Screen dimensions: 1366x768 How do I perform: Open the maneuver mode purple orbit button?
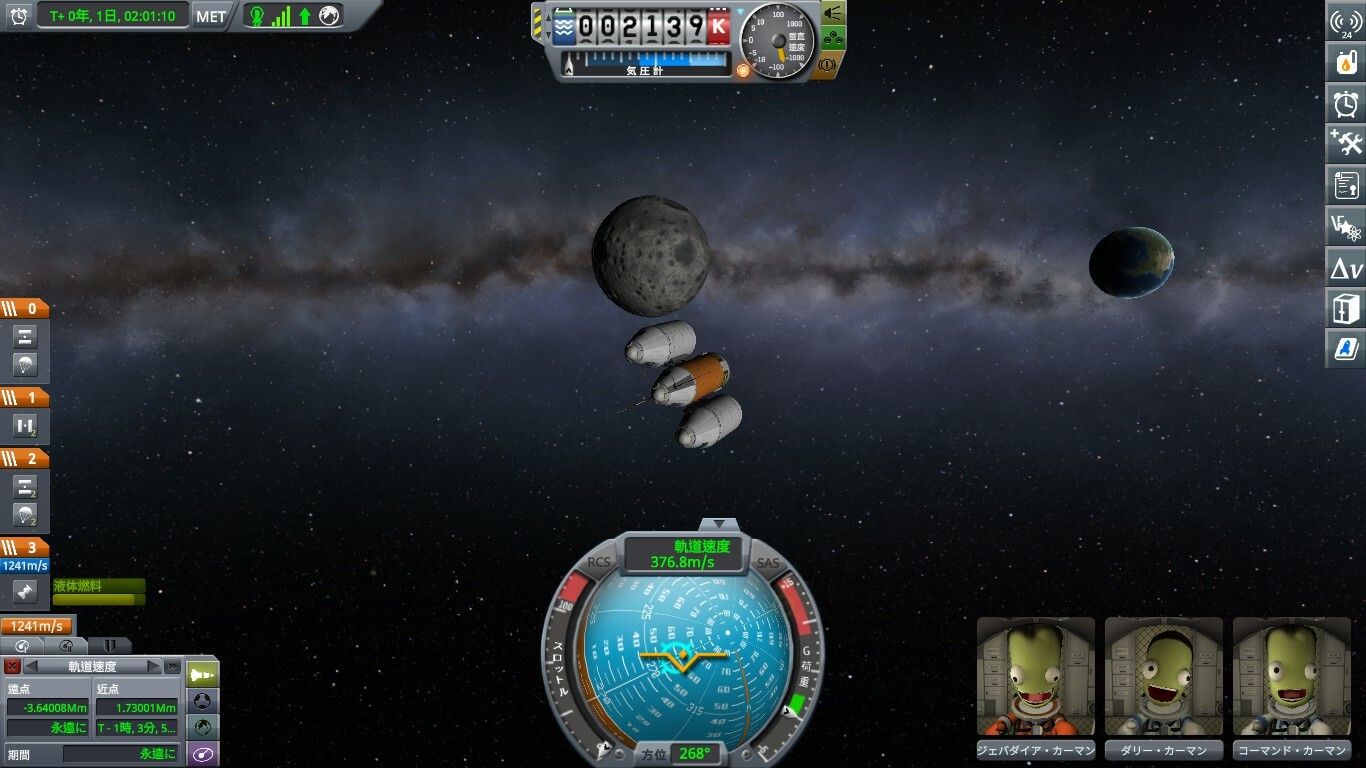coord(203,754)
